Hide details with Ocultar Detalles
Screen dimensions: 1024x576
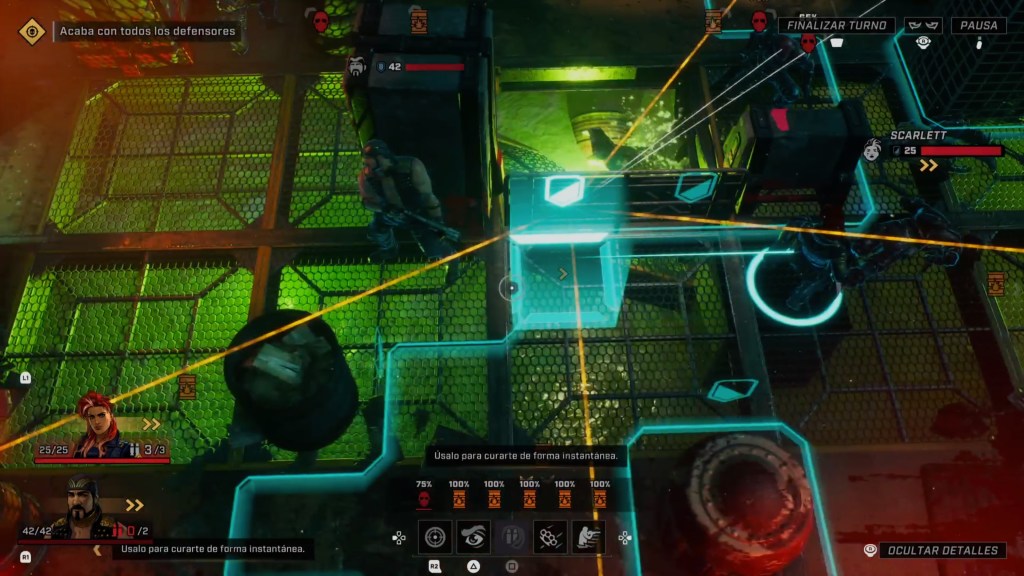[x=942, y=550]
